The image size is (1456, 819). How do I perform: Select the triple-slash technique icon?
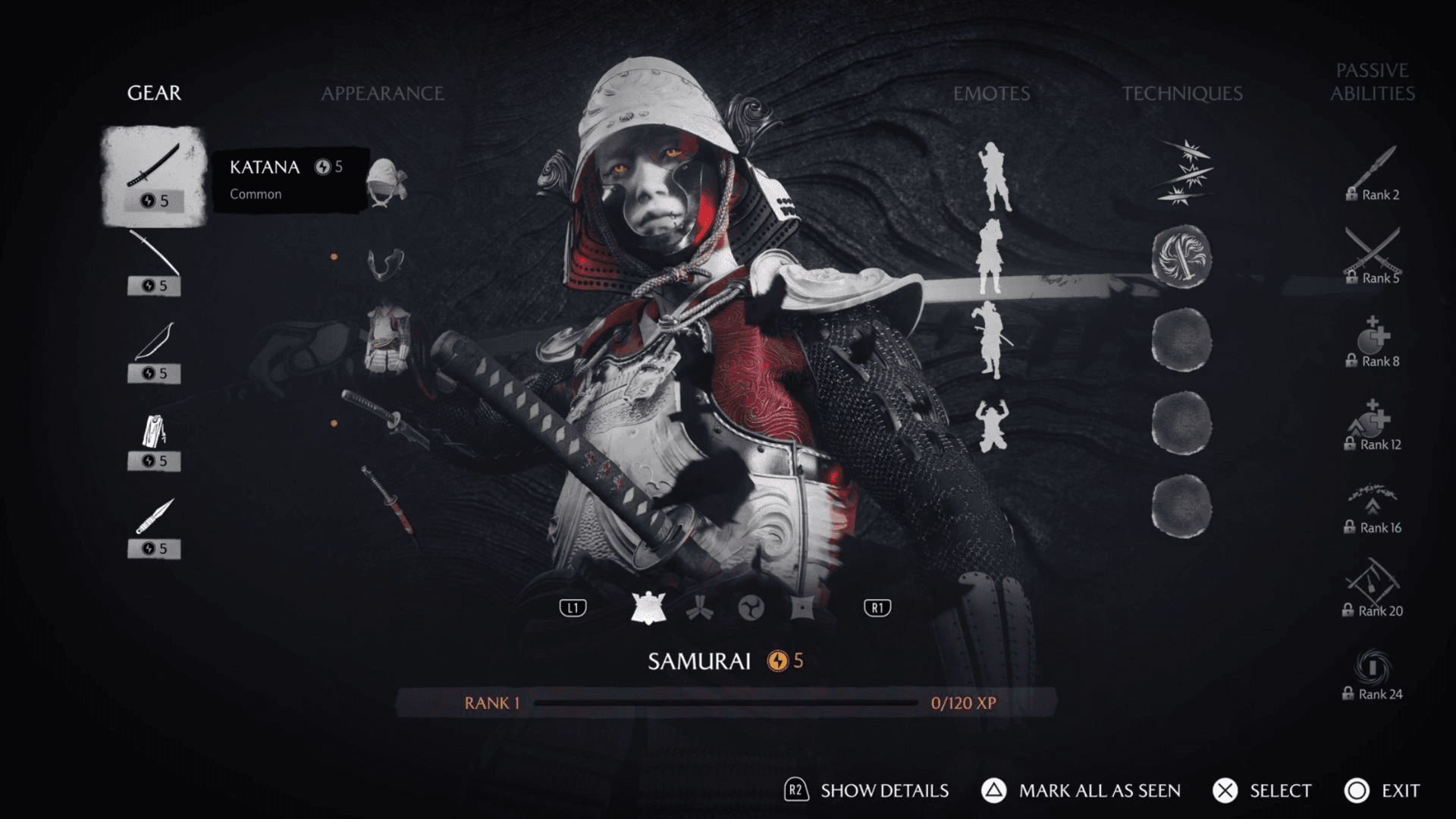point(1184,173)
